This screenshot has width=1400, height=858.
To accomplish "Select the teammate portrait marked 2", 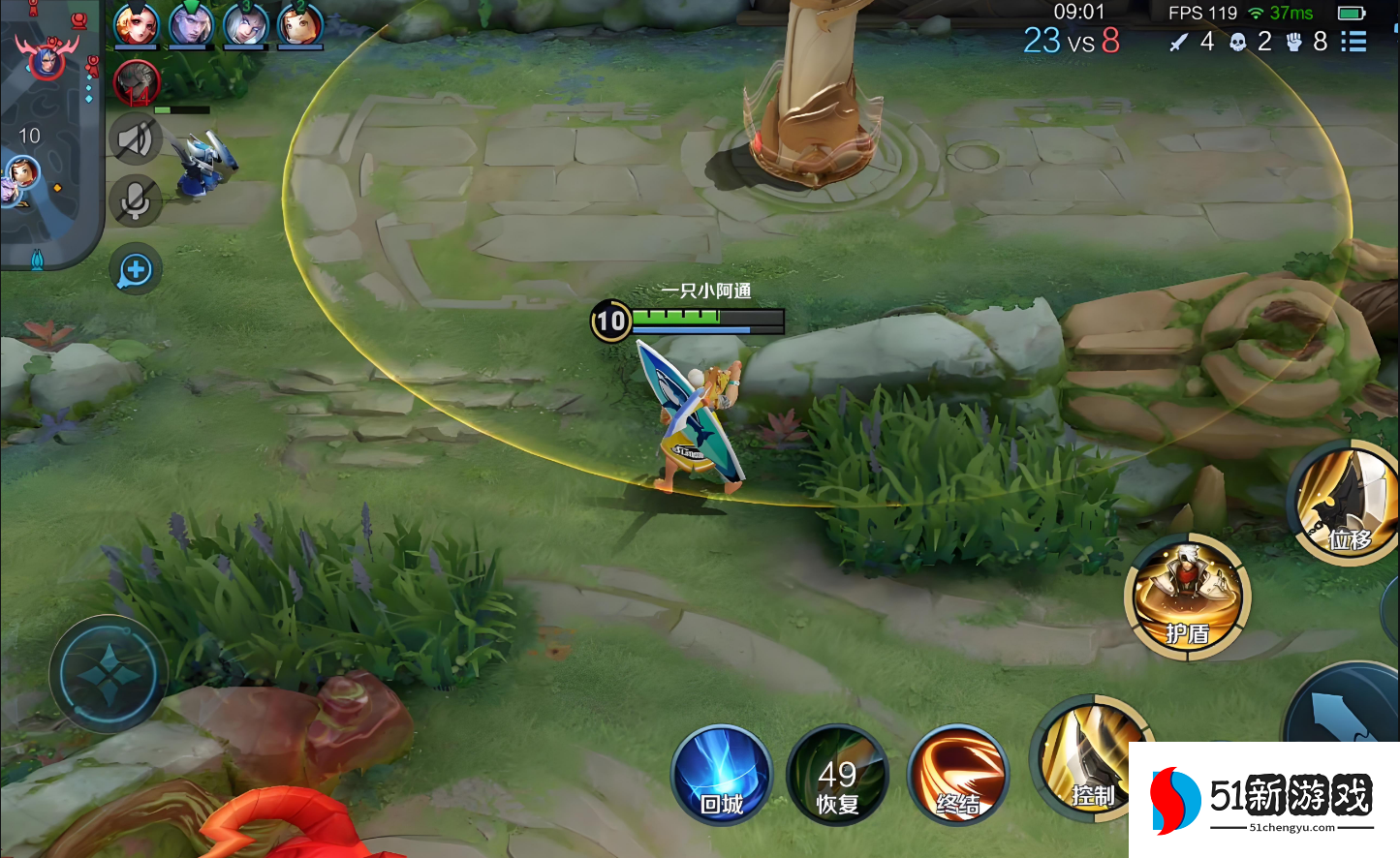I will [x=299, y=25].
